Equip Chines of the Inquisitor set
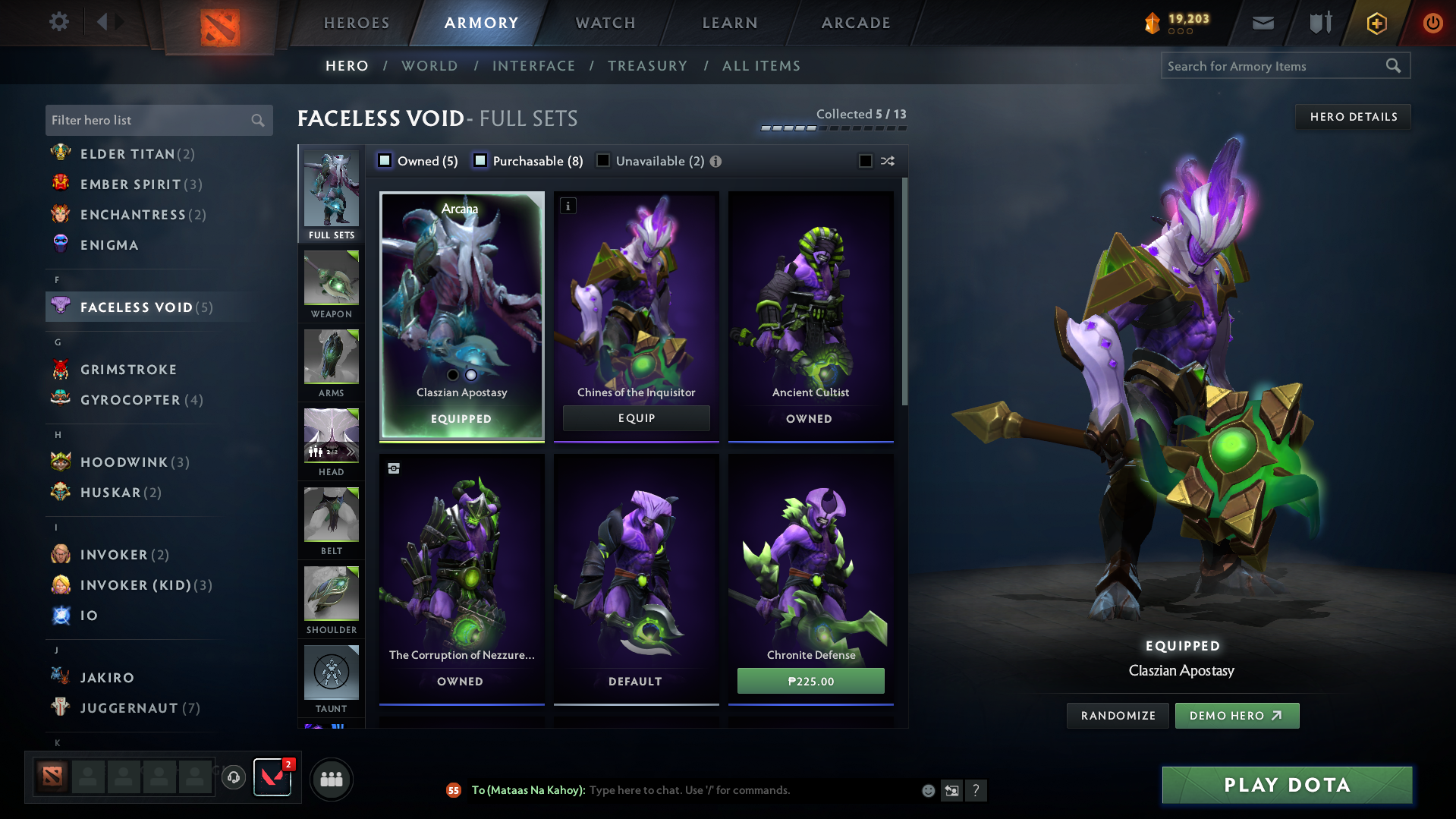The height and width of the screenshot is (819, 1456). click(x=636, y=418)
